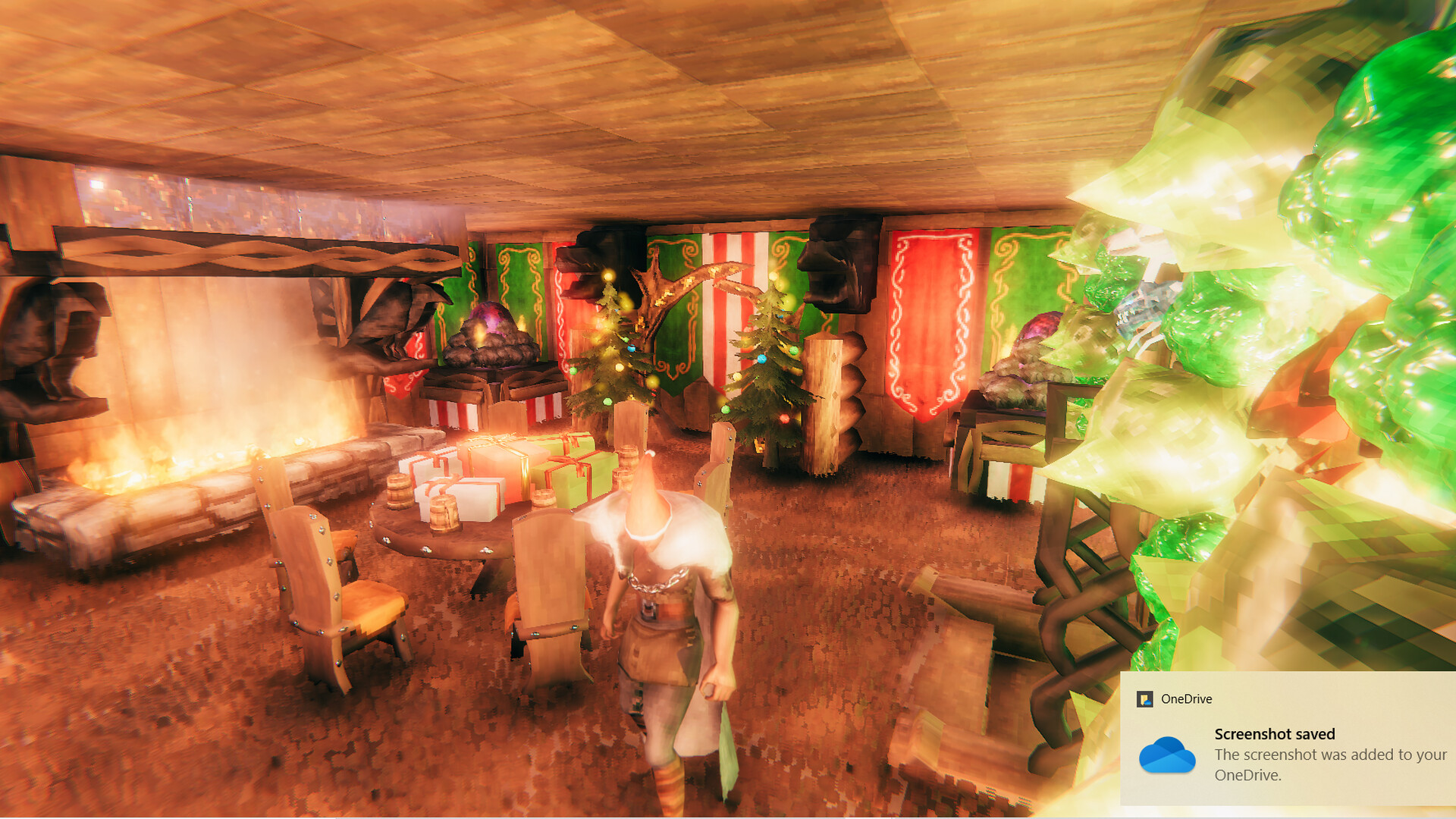1456x819 pixels.
Task: Click the small OneDrive app icon beside its label
Action: 1147,698
